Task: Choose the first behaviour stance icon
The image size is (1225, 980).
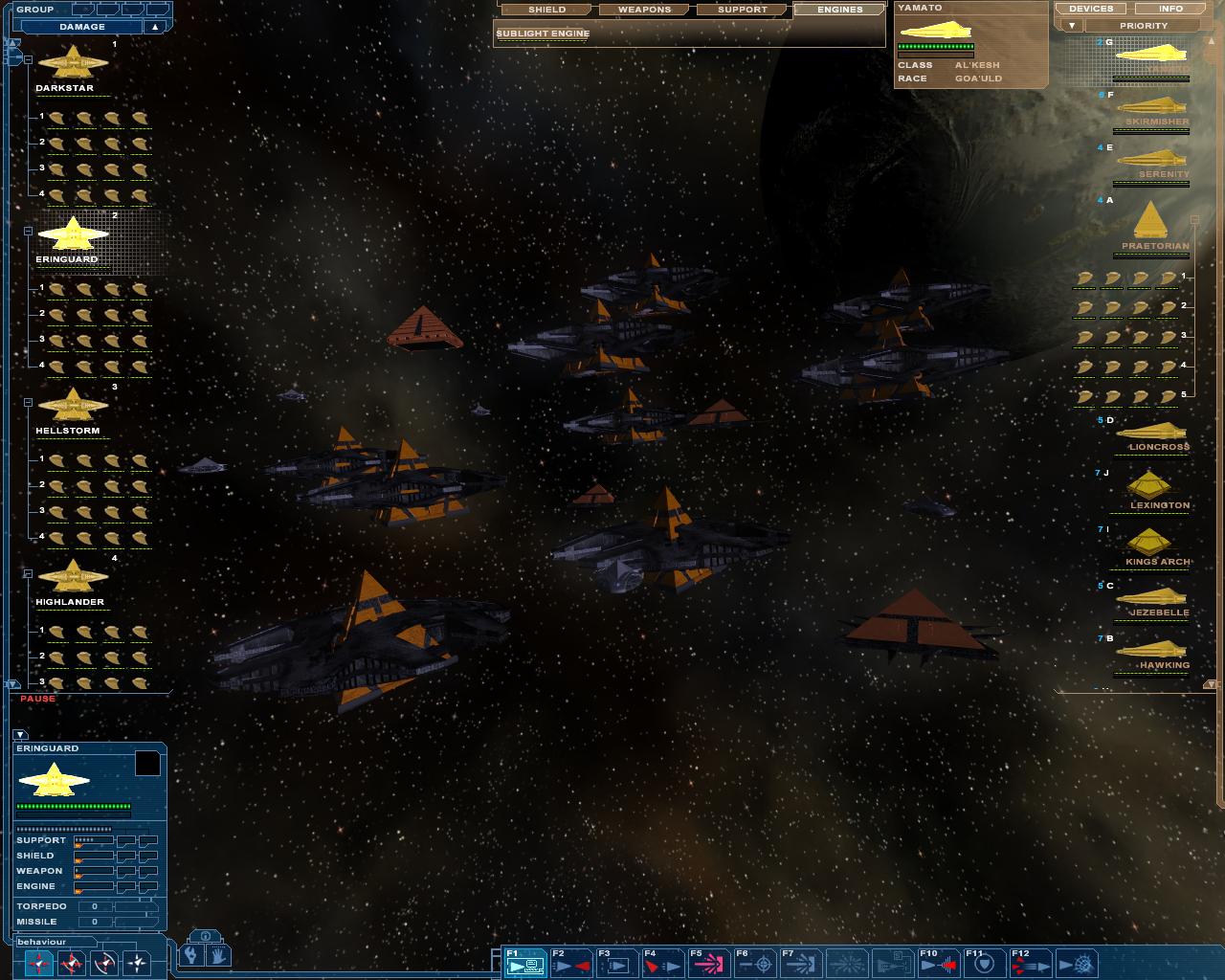Action: point(39,963)
